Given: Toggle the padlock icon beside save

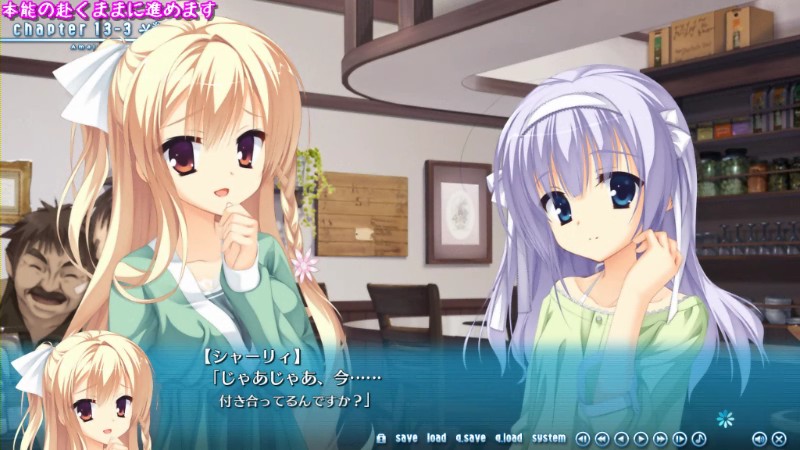Looking at the screenshot, I should point(381,438).
